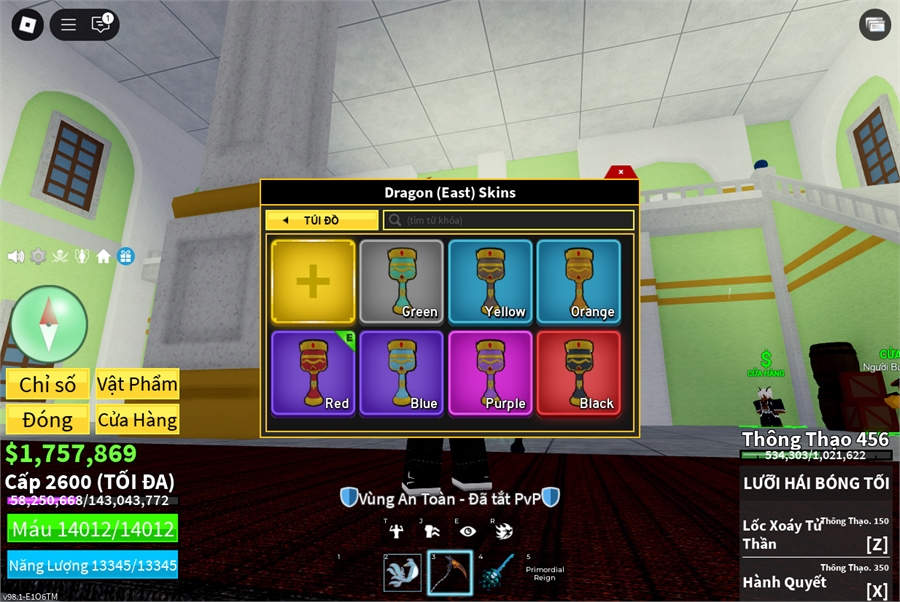Screen dimensions: 900x602
Task: Open the Cửa Hàng shop
Action: point(138,420)
